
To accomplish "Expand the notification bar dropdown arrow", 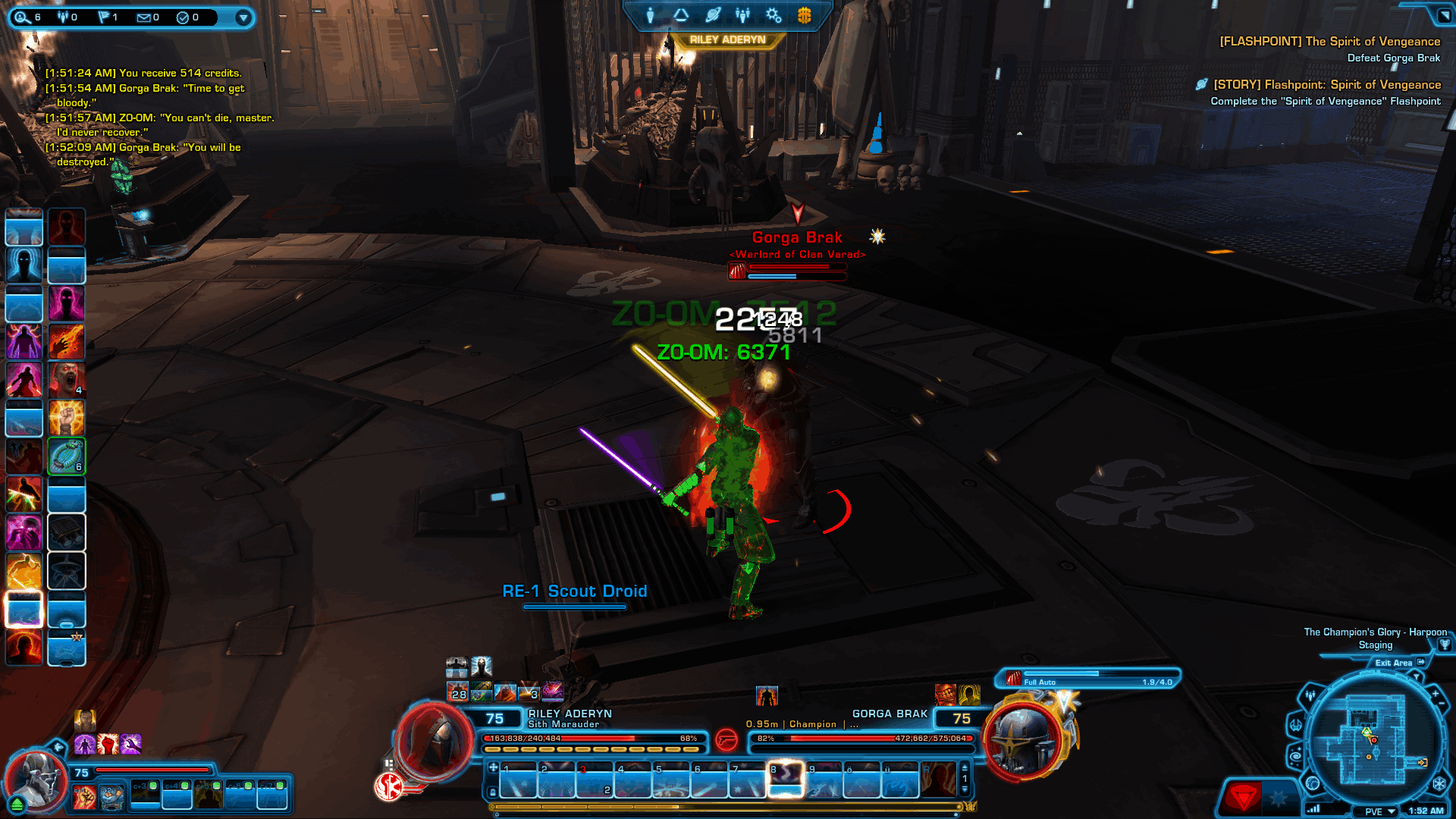I will (x=243, y=17).
